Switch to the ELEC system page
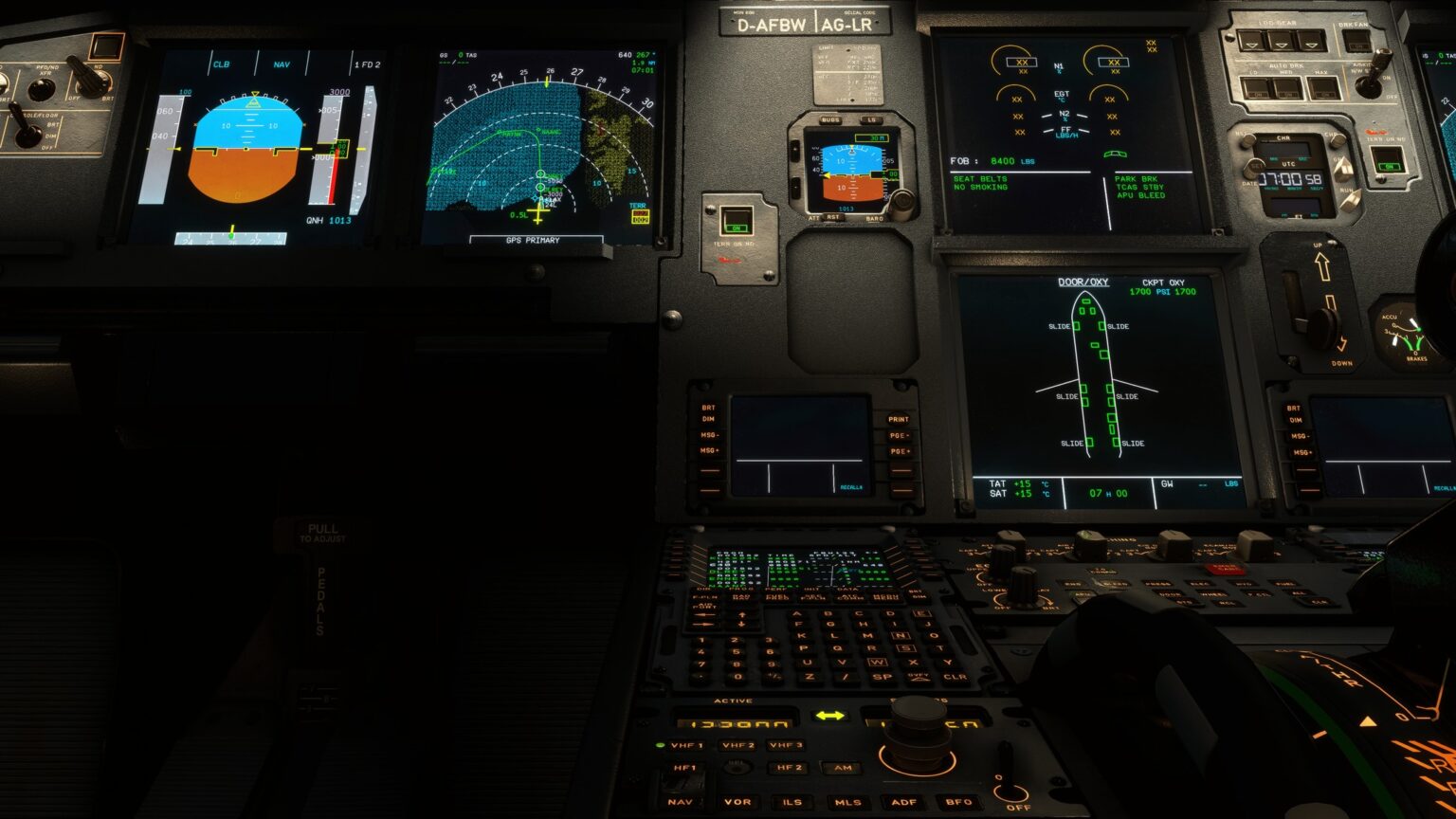Viewport: 1456px width, 819px height. pos(1200,583)
